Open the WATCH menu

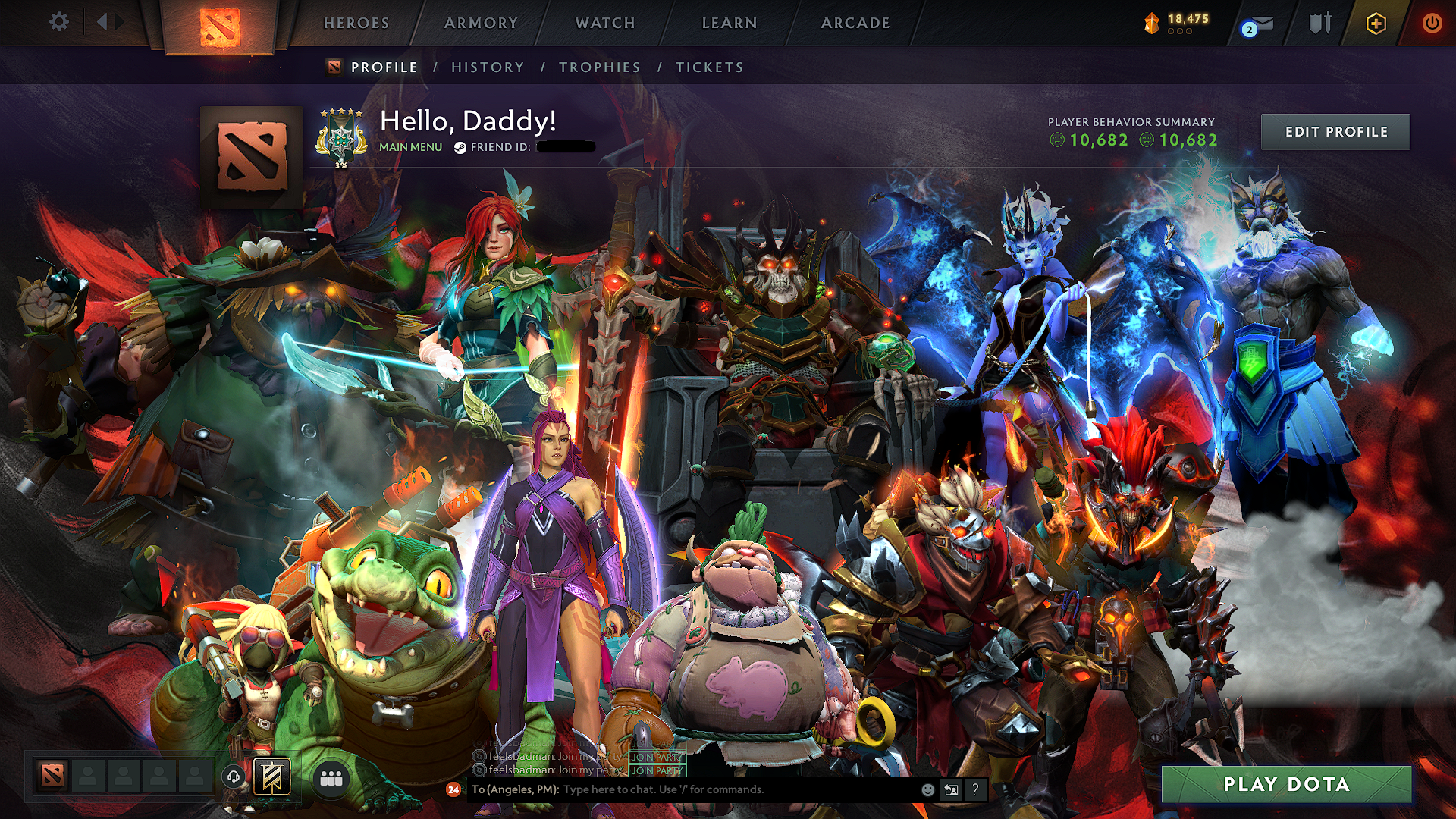coord(604,23)
